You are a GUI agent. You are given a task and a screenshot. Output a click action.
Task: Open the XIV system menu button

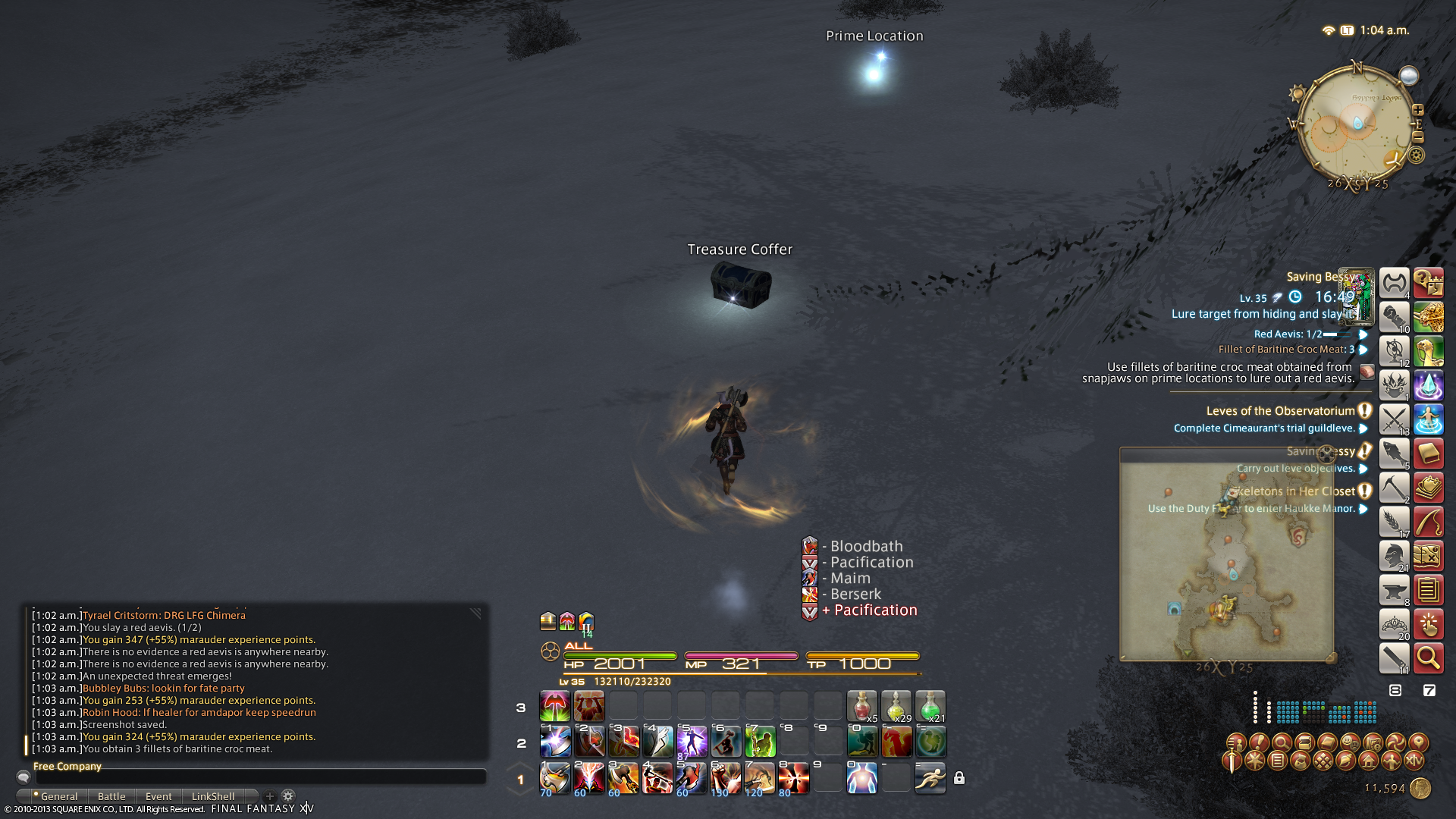(x=1414, y=760)
